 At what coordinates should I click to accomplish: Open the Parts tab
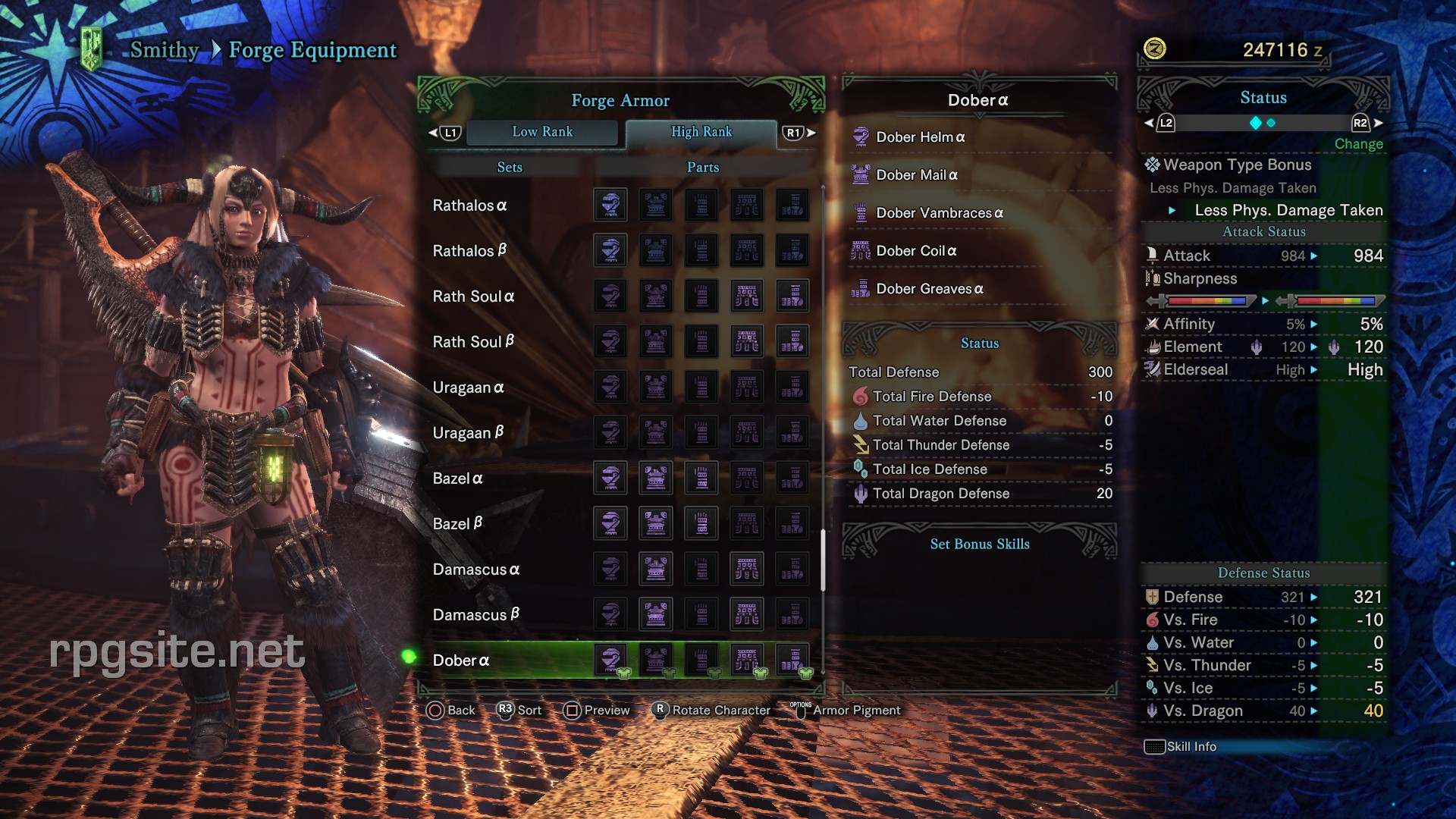click(x=702, y=167)
